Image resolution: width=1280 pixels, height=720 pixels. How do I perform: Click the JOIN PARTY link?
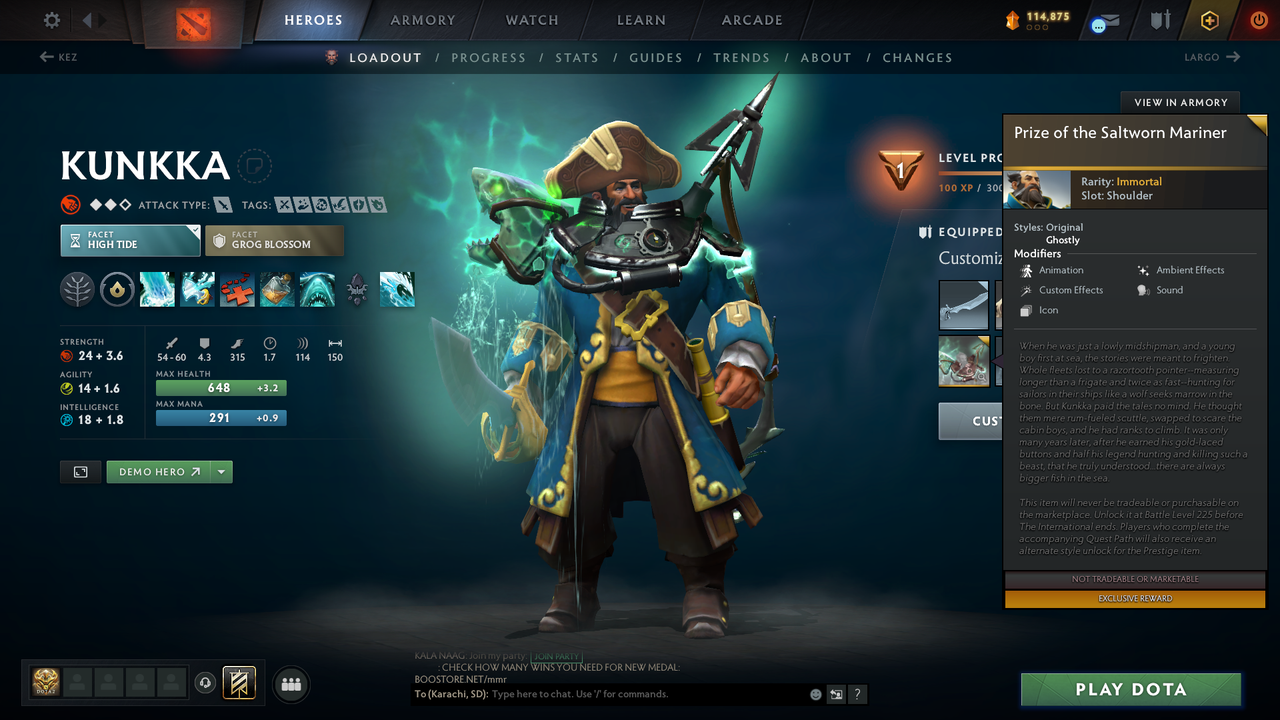(x=556, y=658)
